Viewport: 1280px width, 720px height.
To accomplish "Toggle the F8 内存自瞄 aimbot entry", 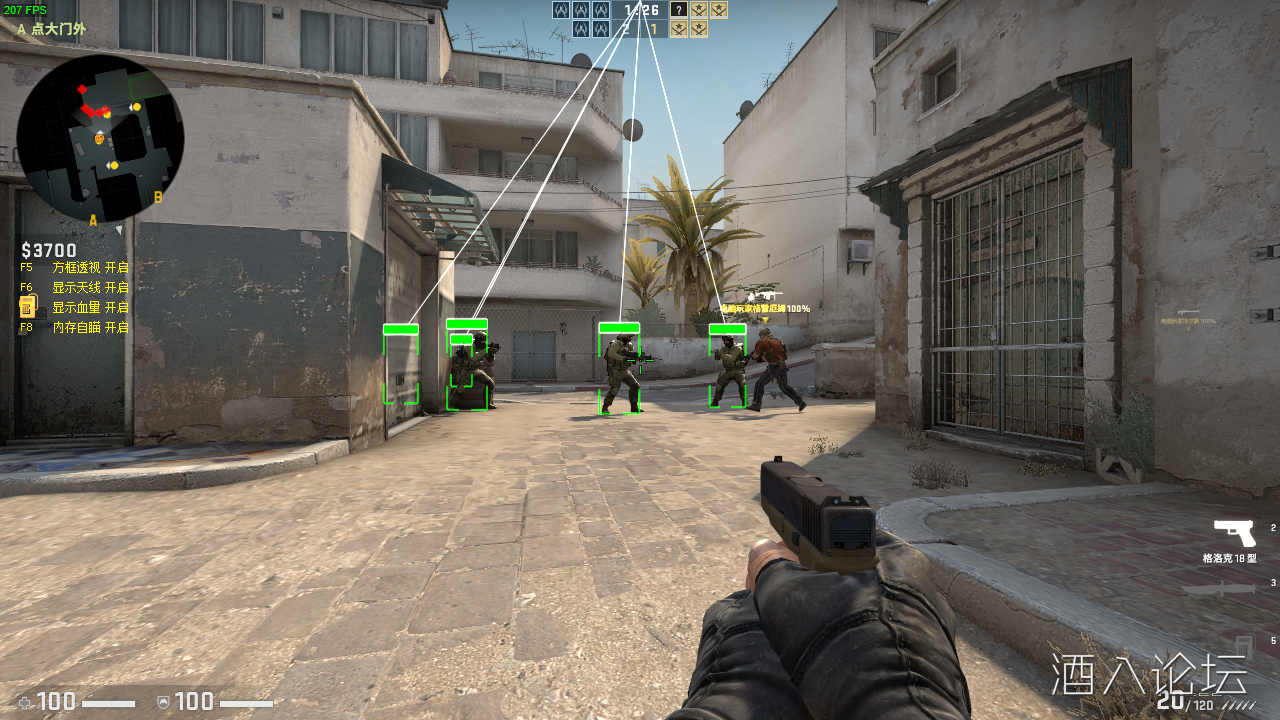I will coord(77,327).
